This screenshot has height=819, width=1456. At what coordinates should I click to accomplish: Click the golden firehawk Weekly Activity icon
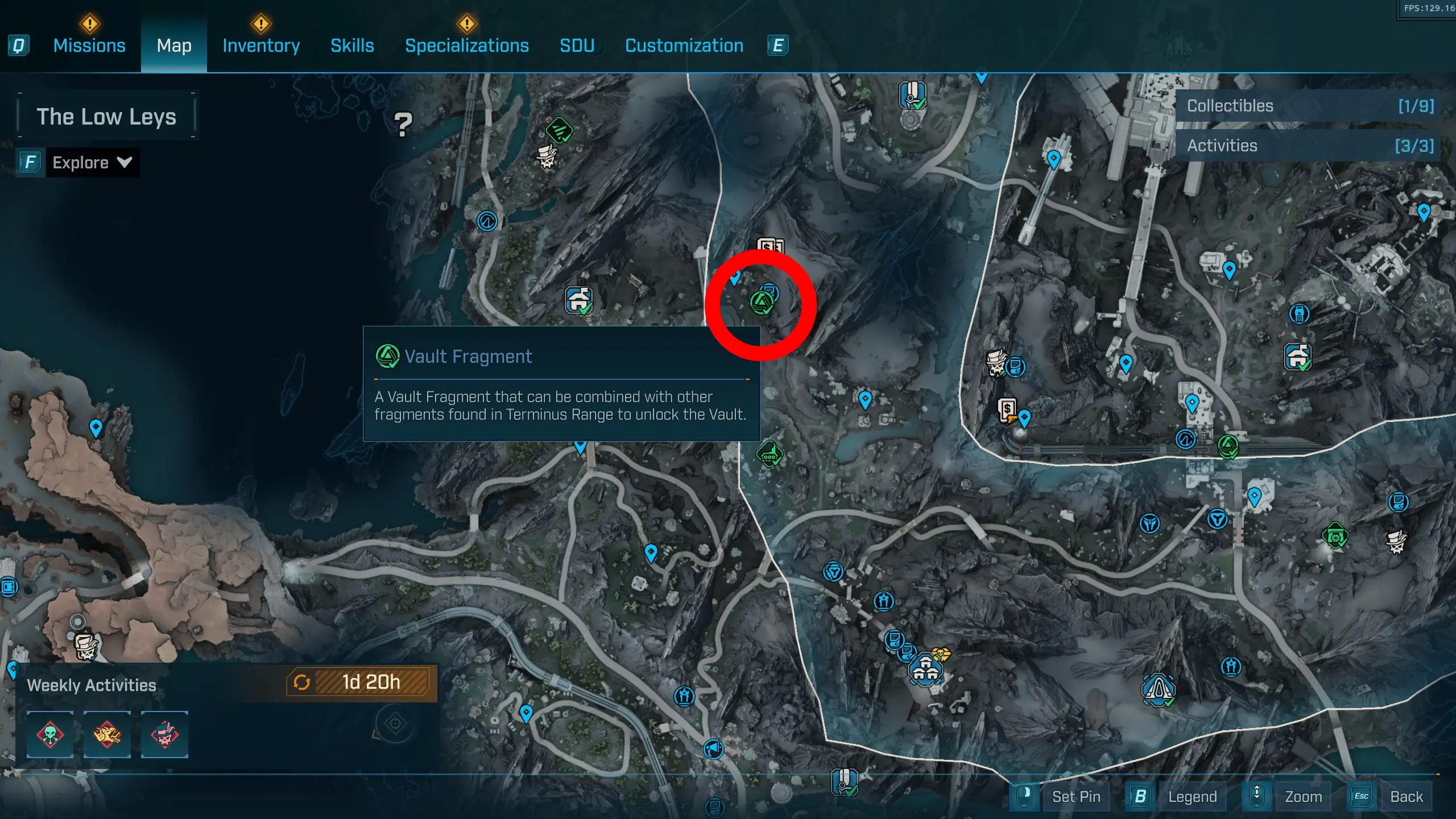(107, 735)
